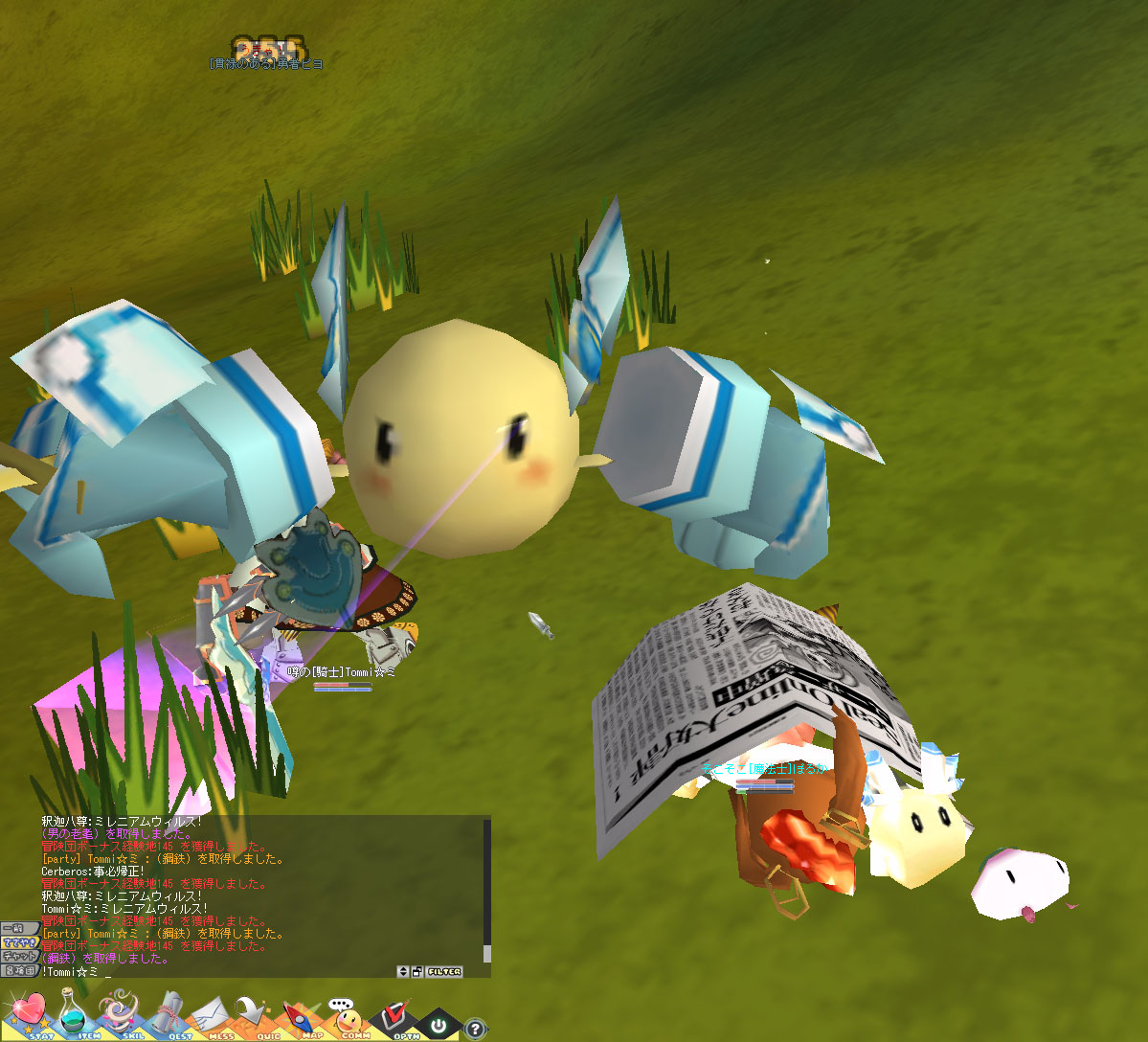Toggle the chat window pop-out icon
The width and height of the screenshot is (1148, 1042).
(x=417, y=971)
